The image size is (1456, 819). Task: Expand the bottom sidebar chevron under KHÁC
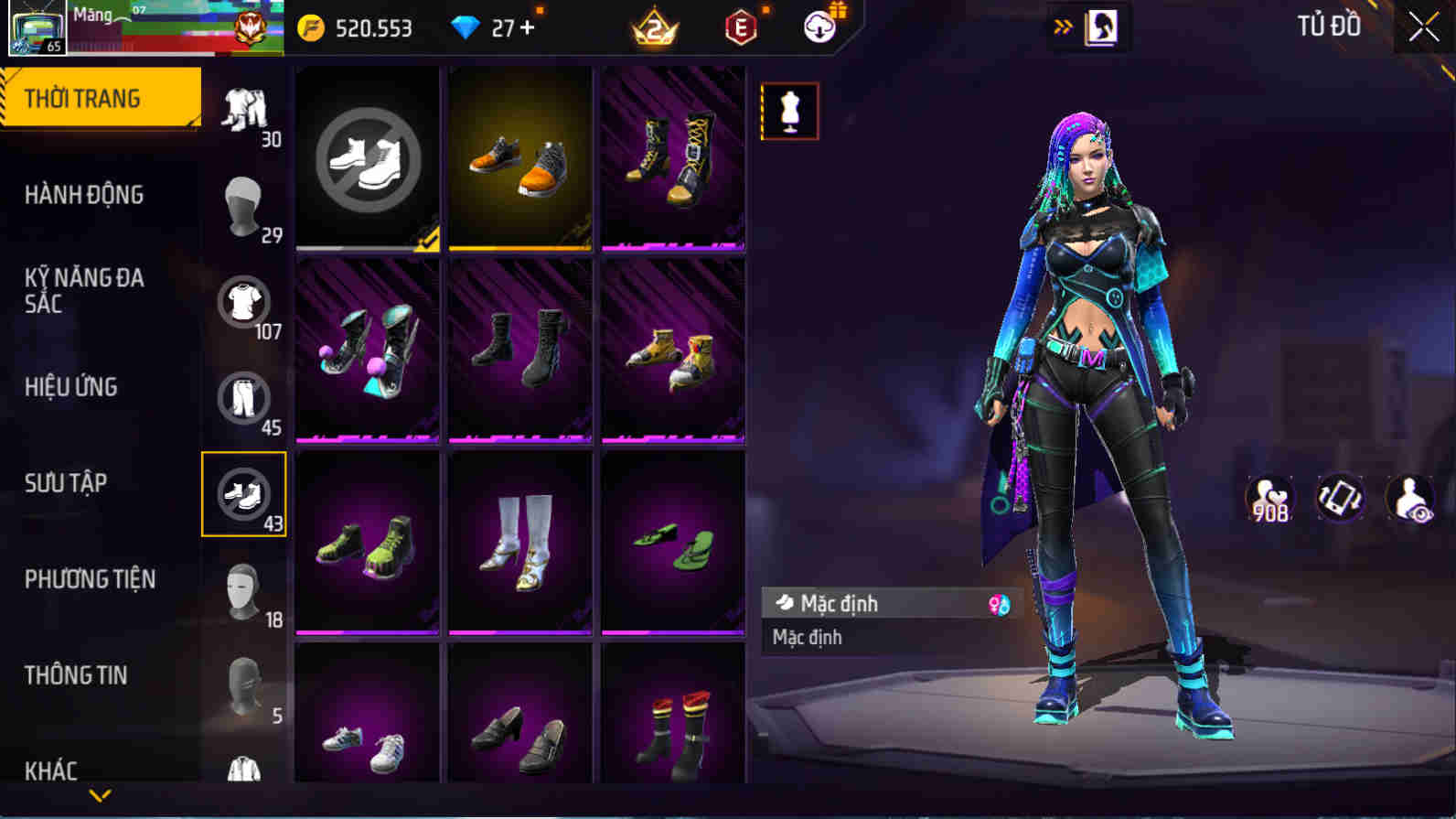101,794
